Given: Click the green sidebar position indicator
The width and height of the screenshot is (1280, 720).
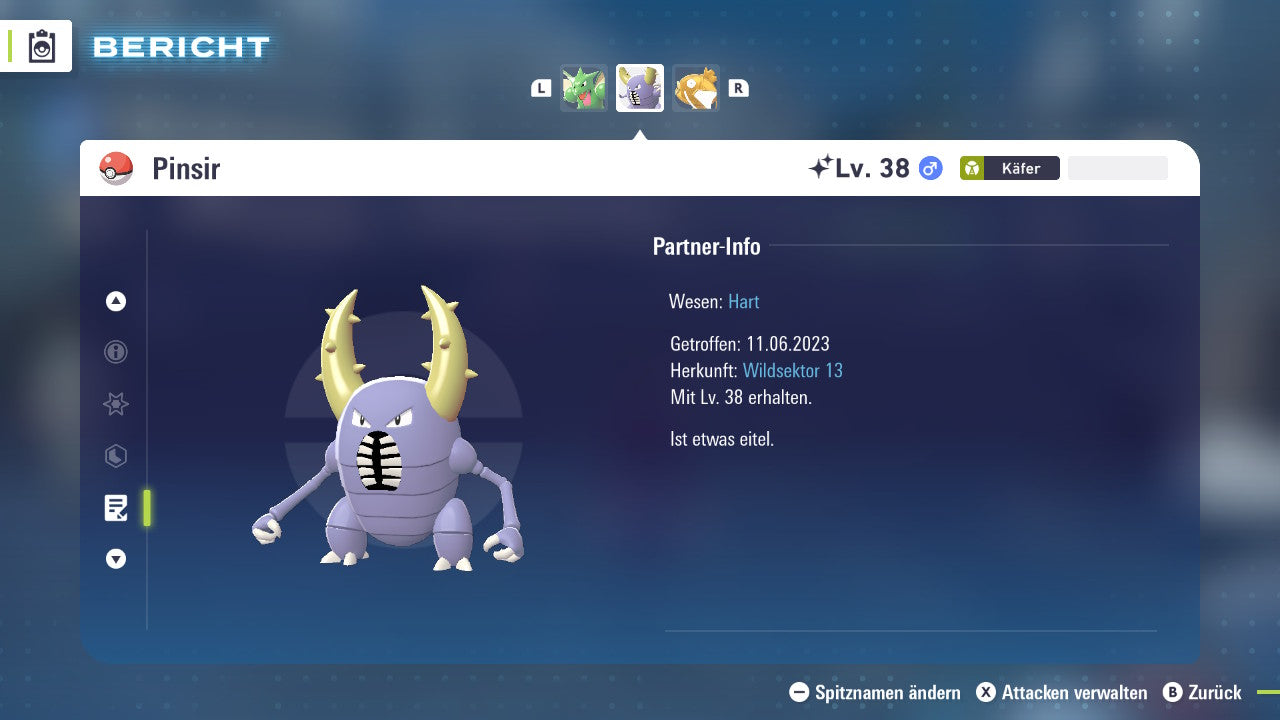Looking at the screenshot, I should coord(145,508).
